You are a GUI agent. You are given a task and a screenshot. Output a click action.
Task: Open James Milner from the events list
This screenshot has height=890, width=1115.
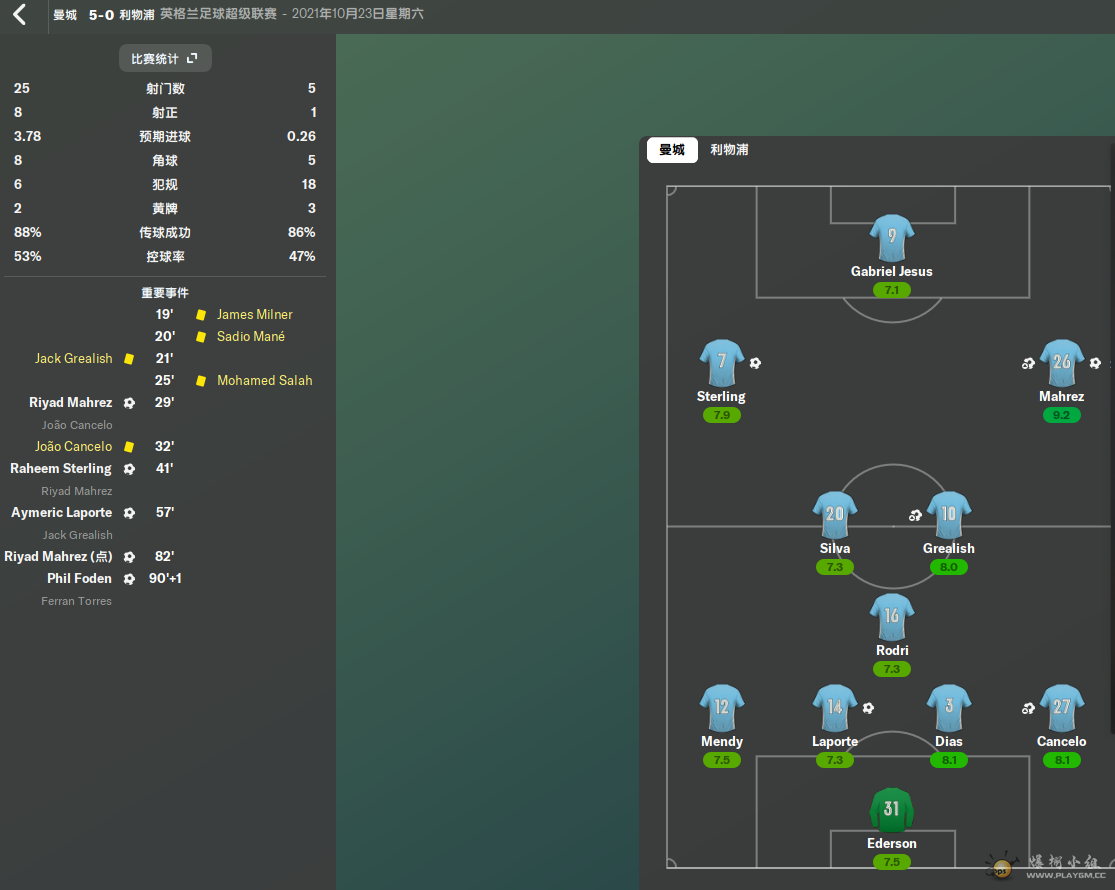click(x=254, y=315)
